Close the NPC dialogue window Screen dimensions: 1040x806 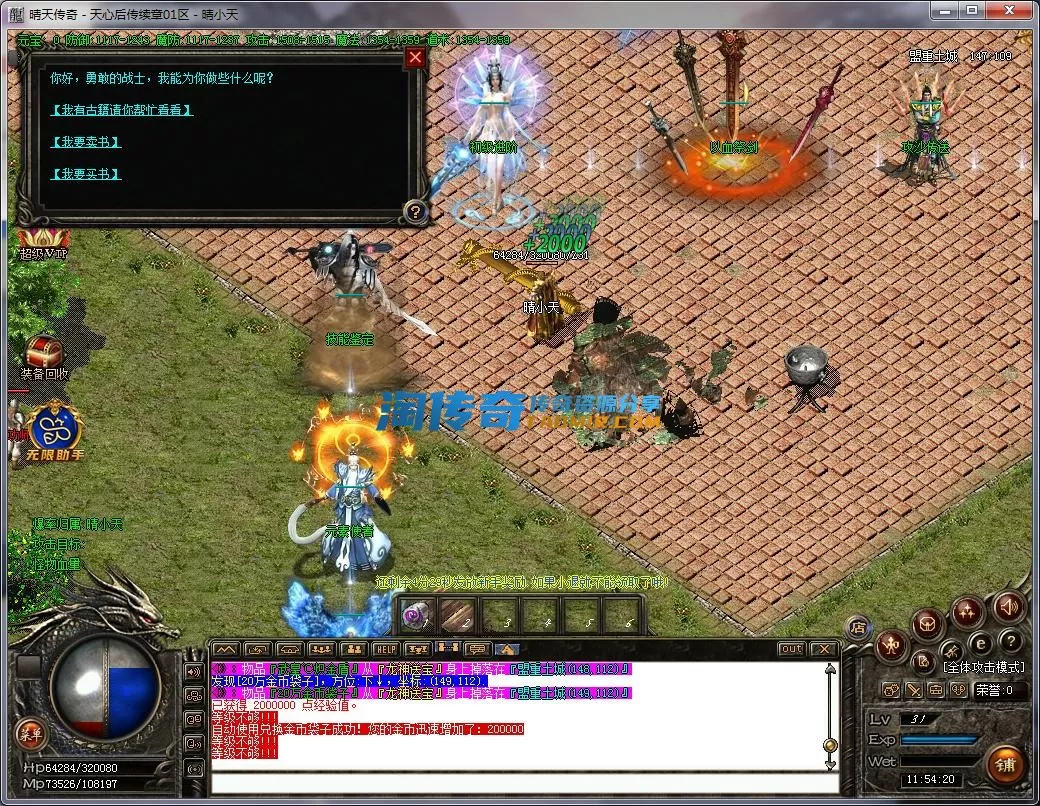416,58
